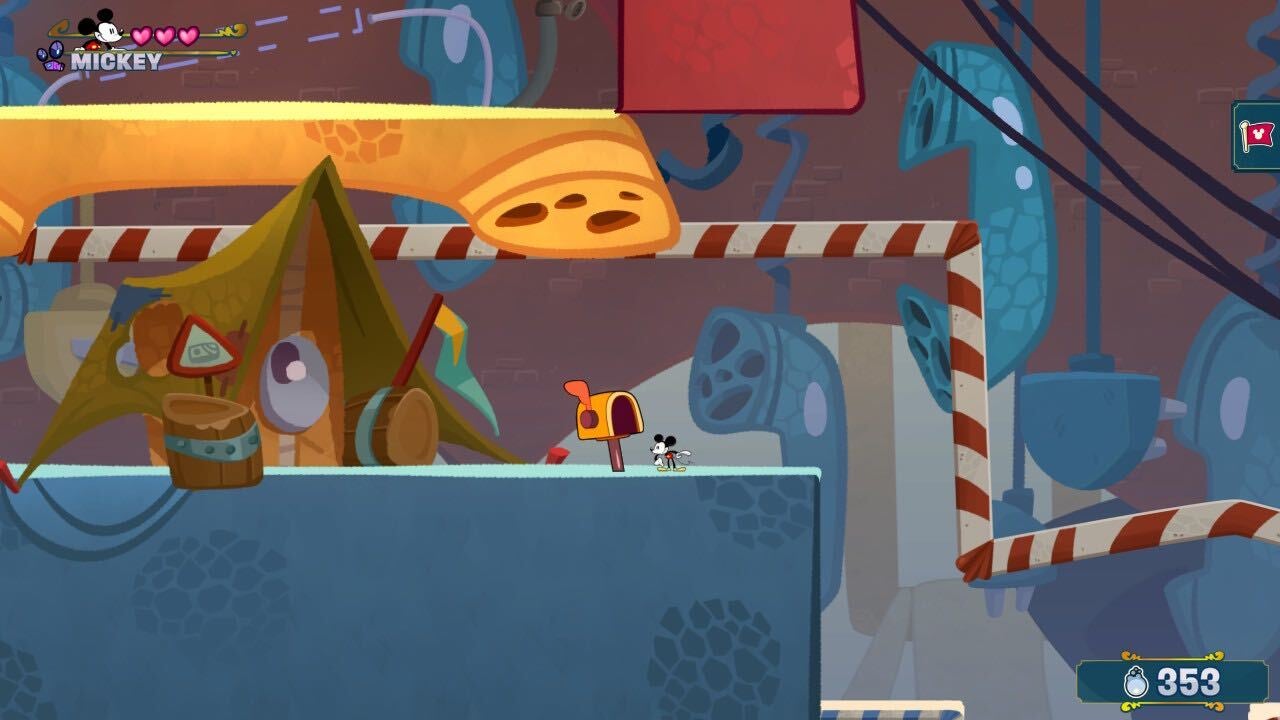Image resolution: width=1280 pixels, height=720 pixels.
Task: Select the red banner hanging above
Action: [x=740, y=50]
